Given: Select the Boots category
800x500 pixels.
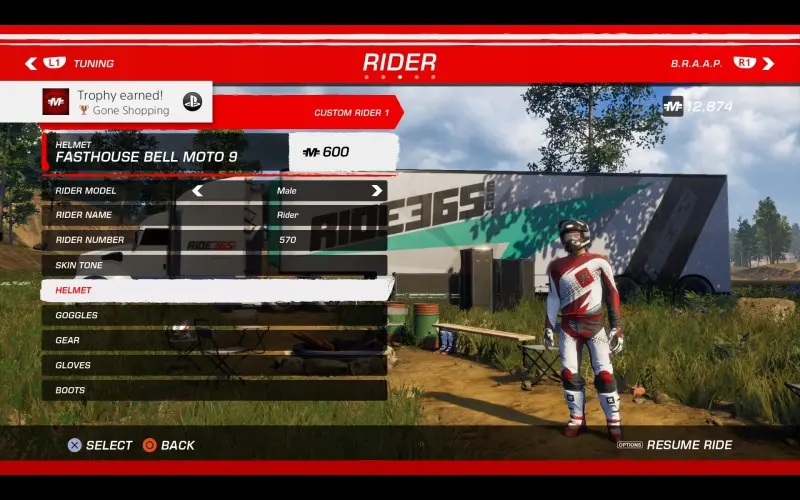Looking at the screenshot, I should coord(213,390).
